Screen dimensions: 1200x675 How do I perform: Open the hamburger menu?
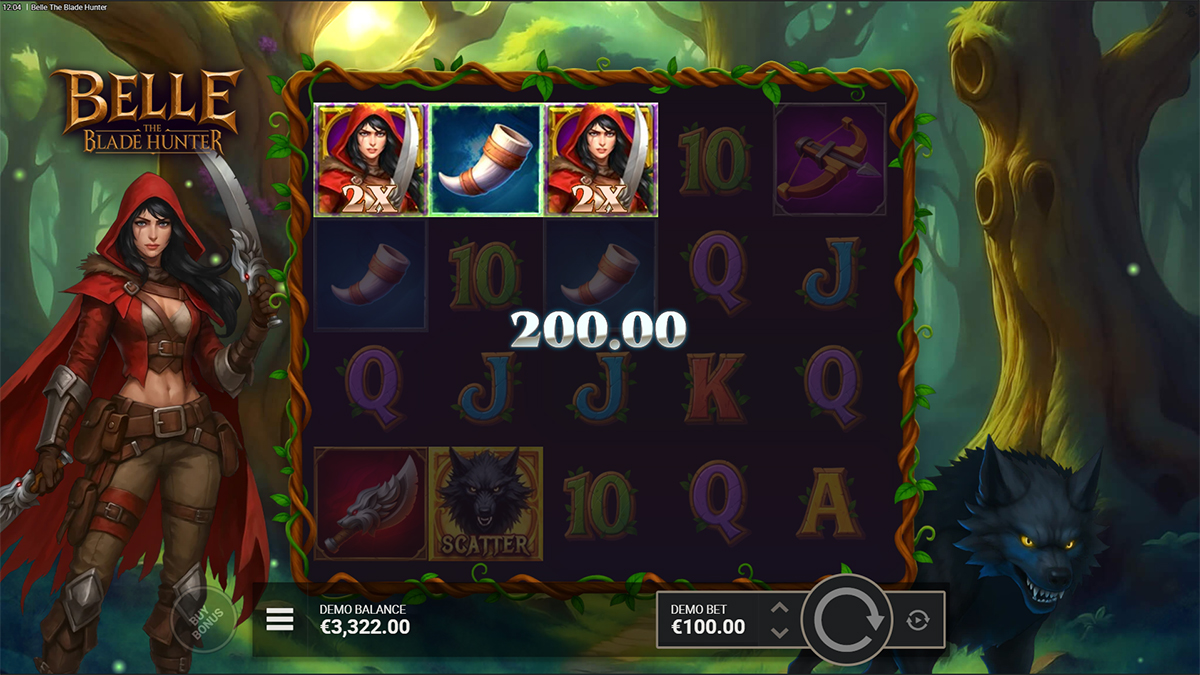click(x=280, y=621)
